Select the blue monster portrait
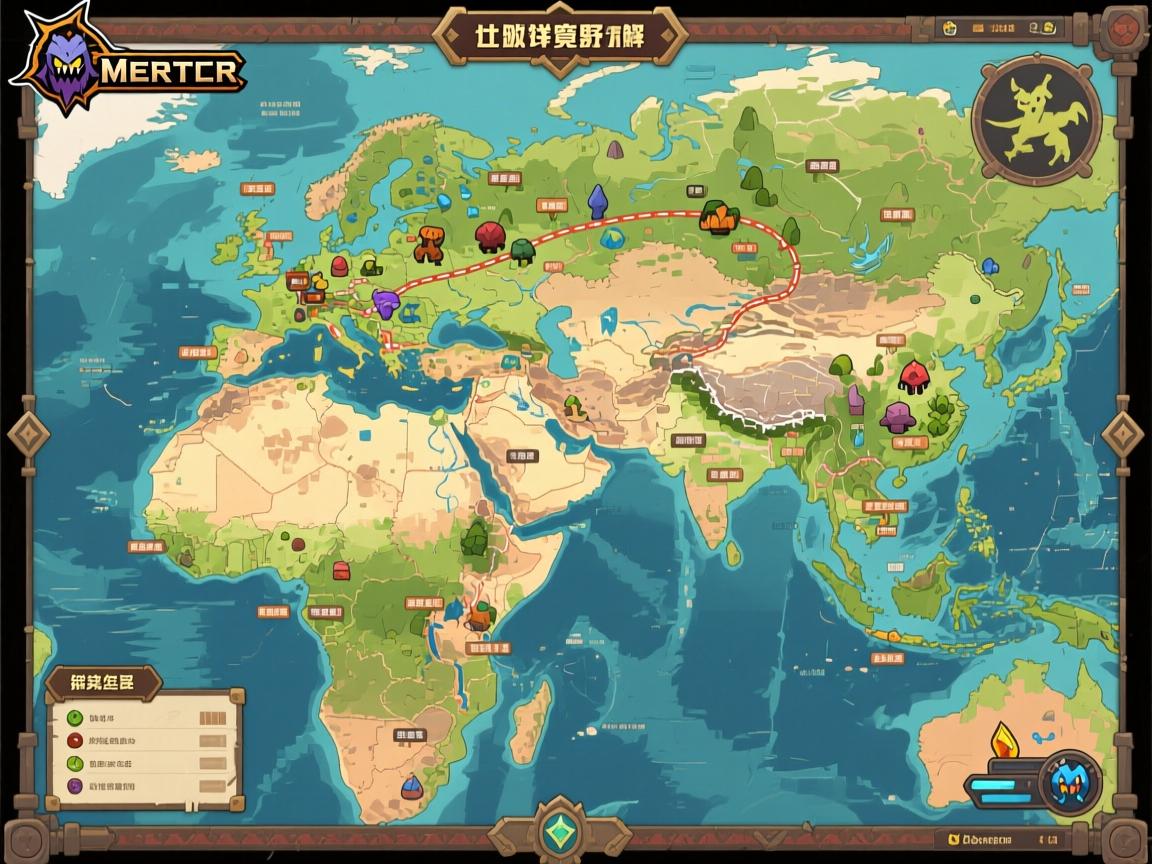 1070,782
